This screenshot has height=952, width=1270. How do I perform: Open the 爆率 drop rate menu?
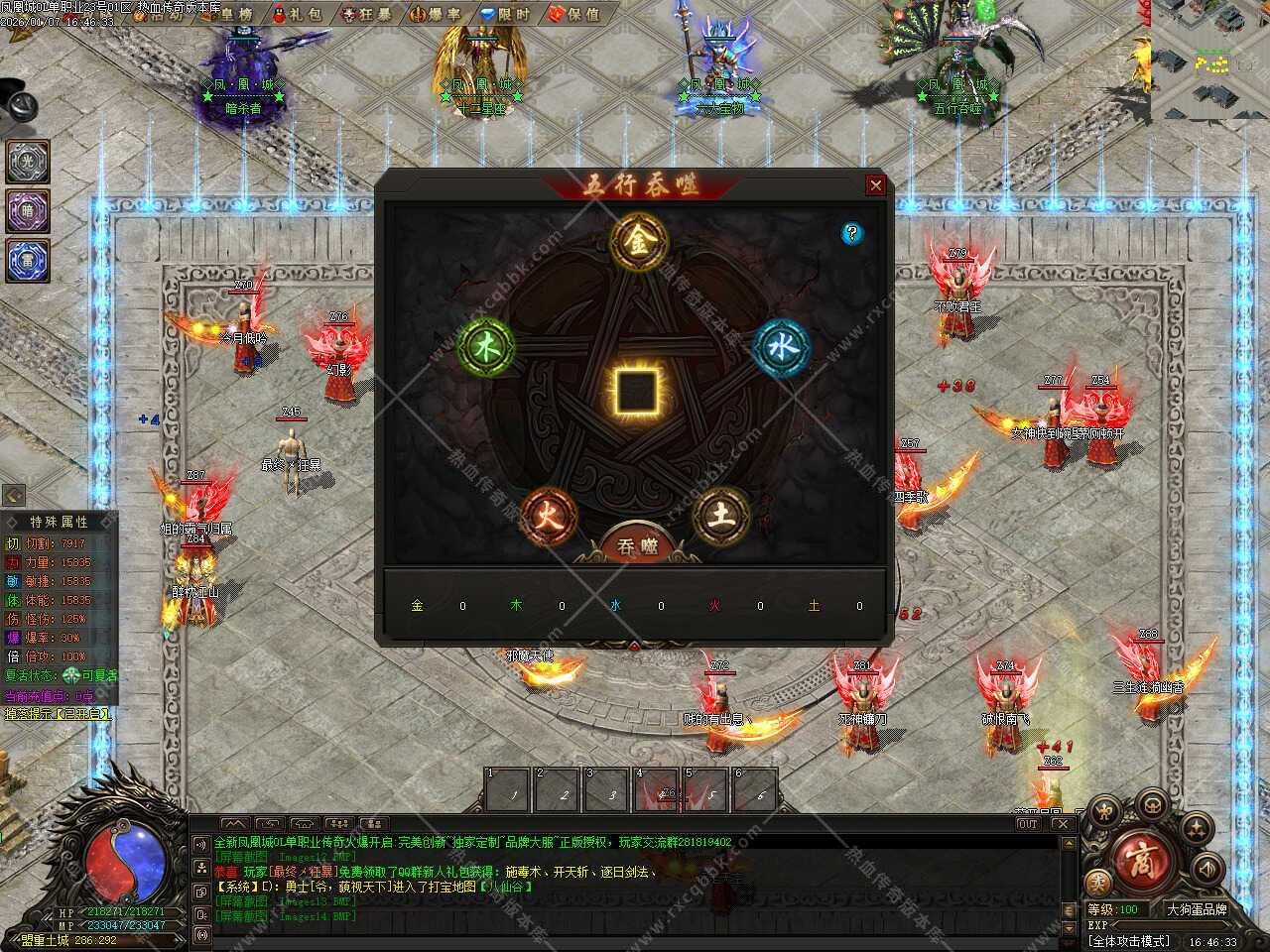pyautogui.click(x=435, y=14)
